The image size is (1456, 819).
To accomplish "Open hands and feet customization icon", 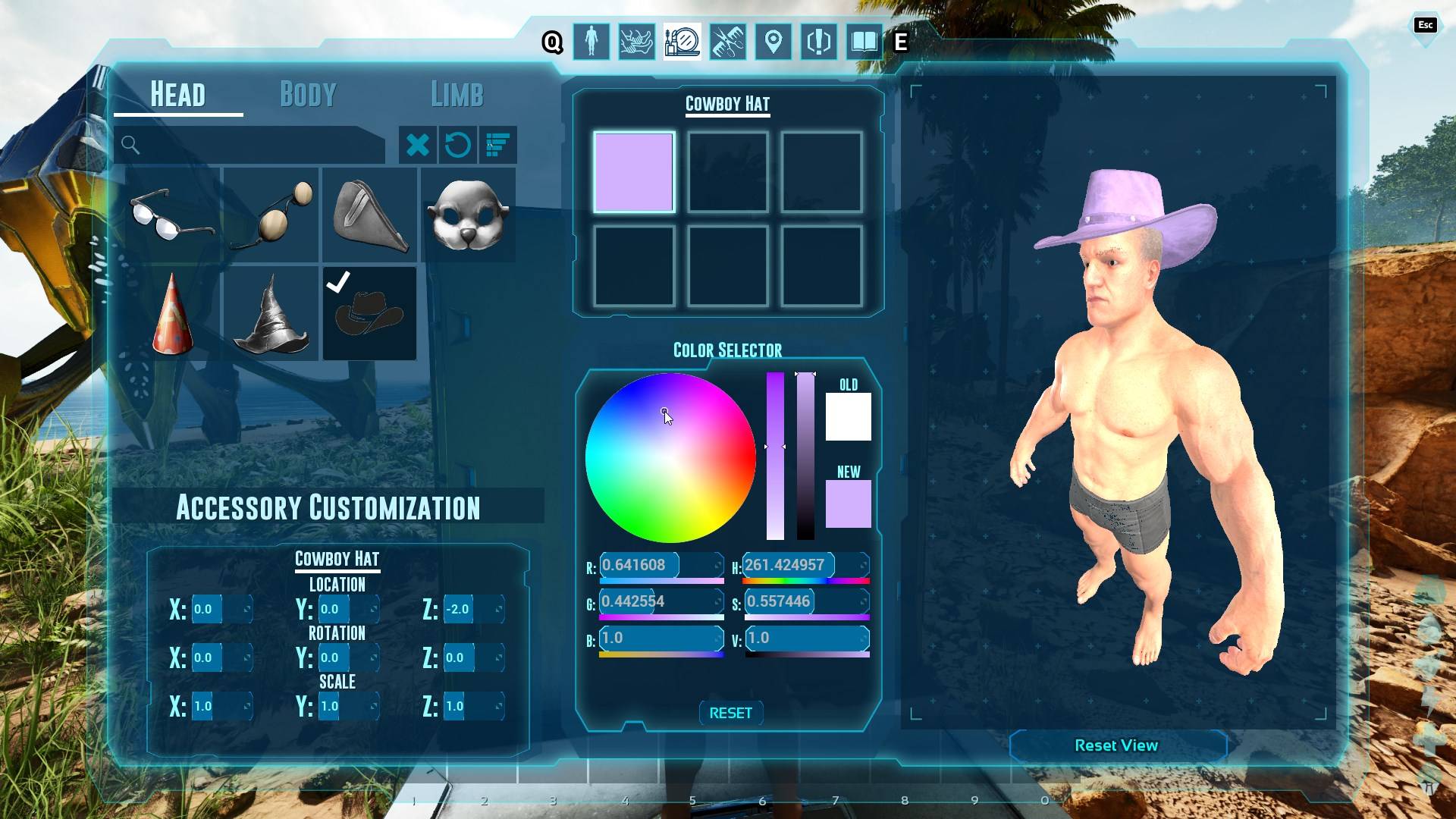I will pos(635,42).
